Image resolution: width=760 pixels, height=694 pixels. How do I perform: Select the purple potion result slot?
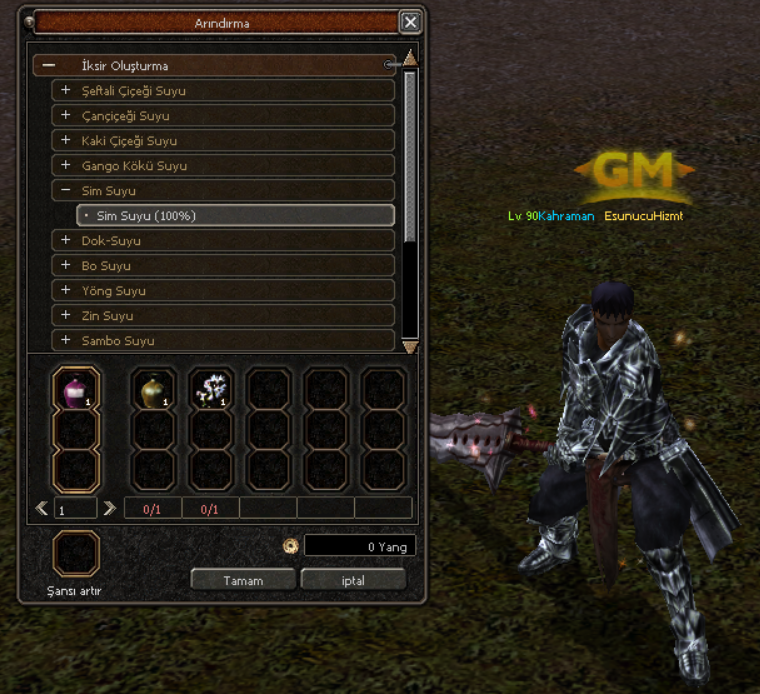pos(76,389)
